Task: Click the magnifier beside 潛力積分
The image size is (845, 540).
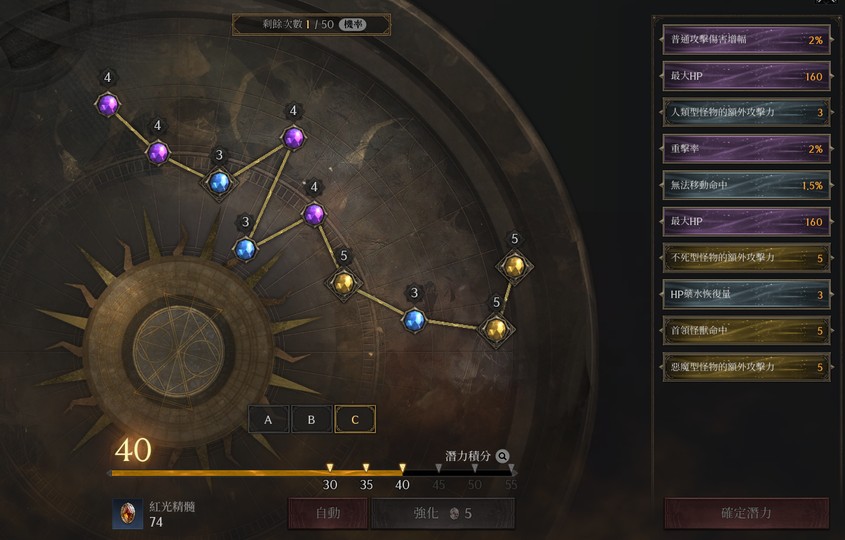Action: coord(502,456)
